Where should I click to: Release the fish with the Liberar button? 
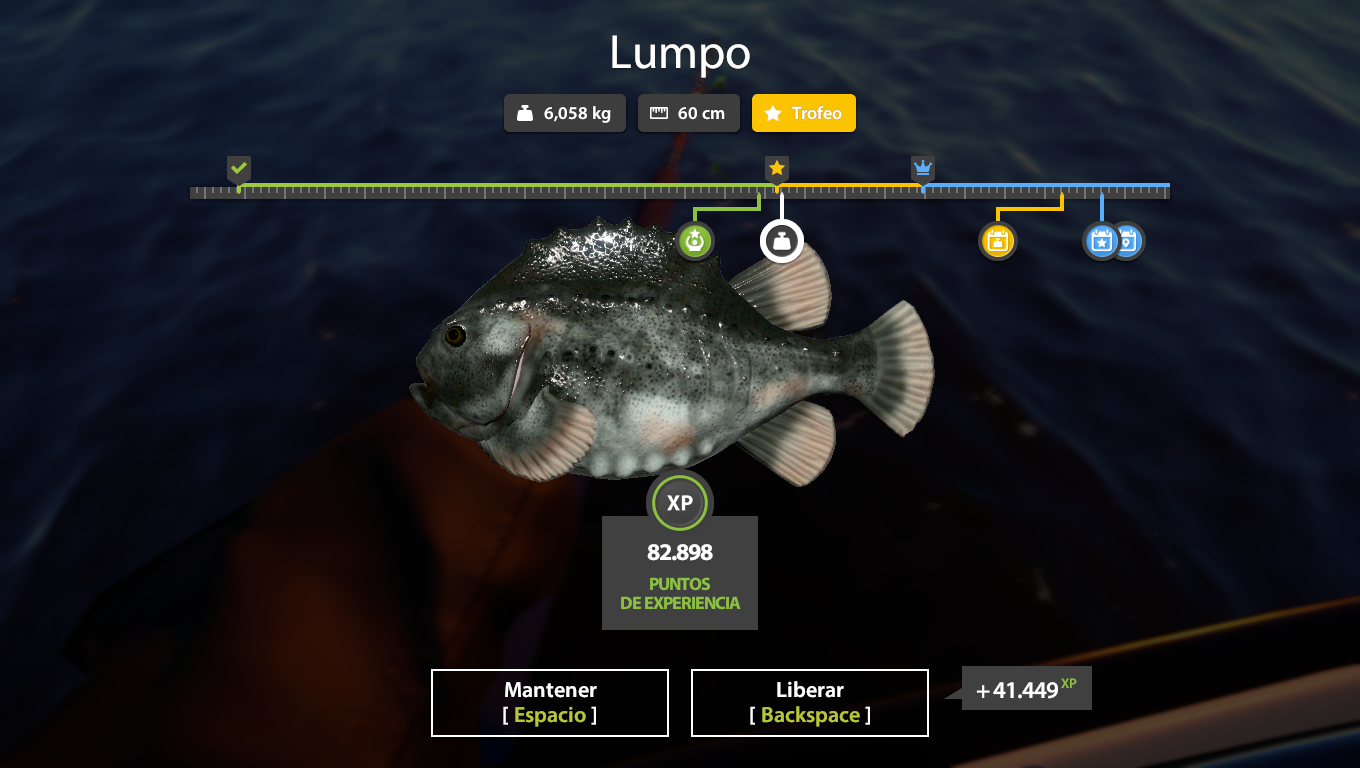[810, 703]
